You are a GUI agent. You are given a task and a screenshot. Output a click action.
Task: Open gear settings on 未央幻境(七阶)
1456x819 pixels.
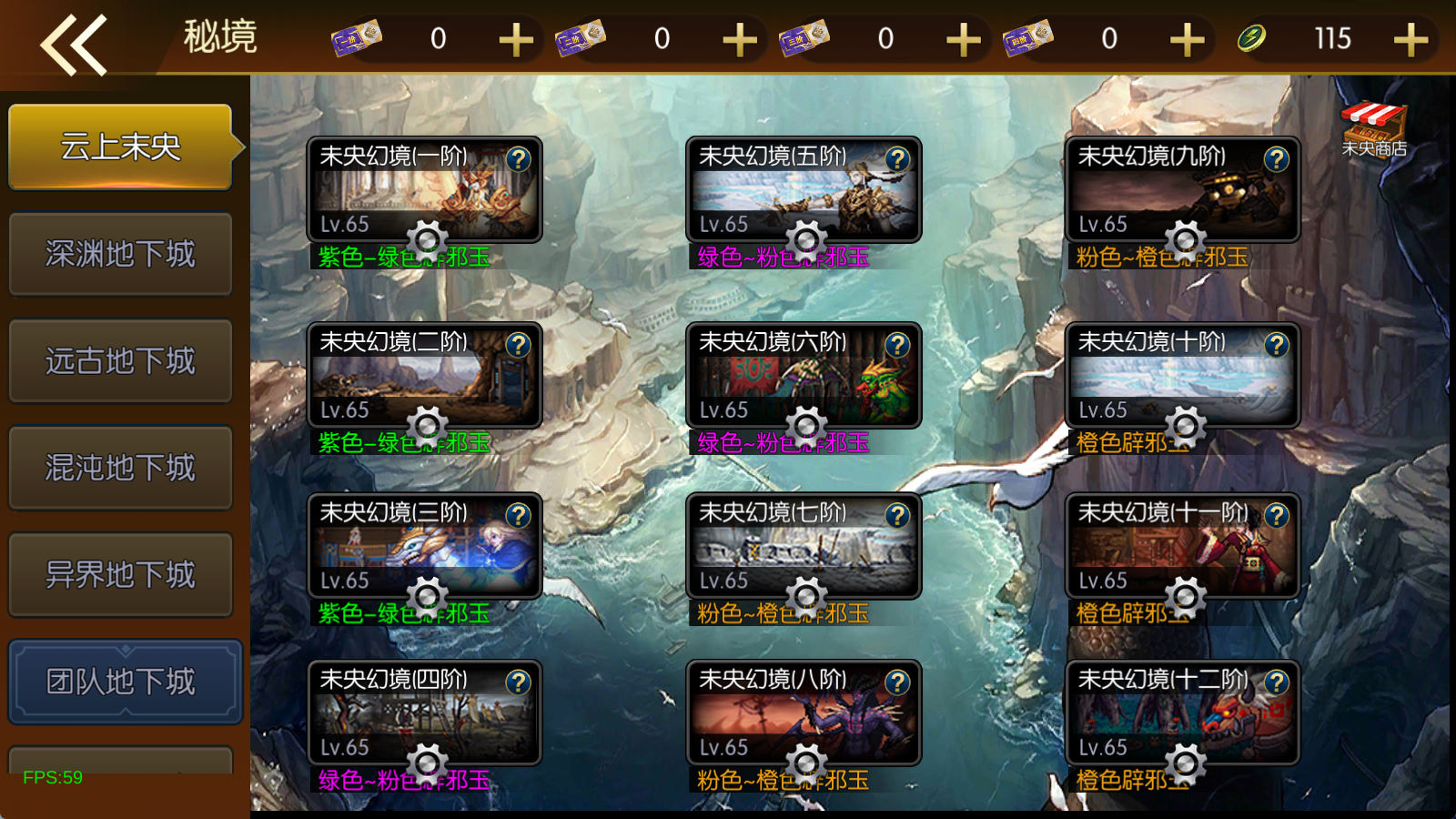pyautogui.click(x=806, y=596)
